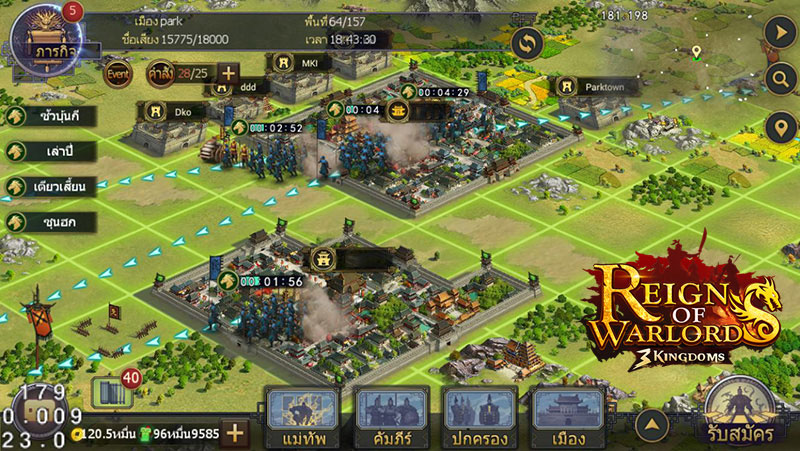
Task: Open the magnifying glass search
Action: coord(778,79)
